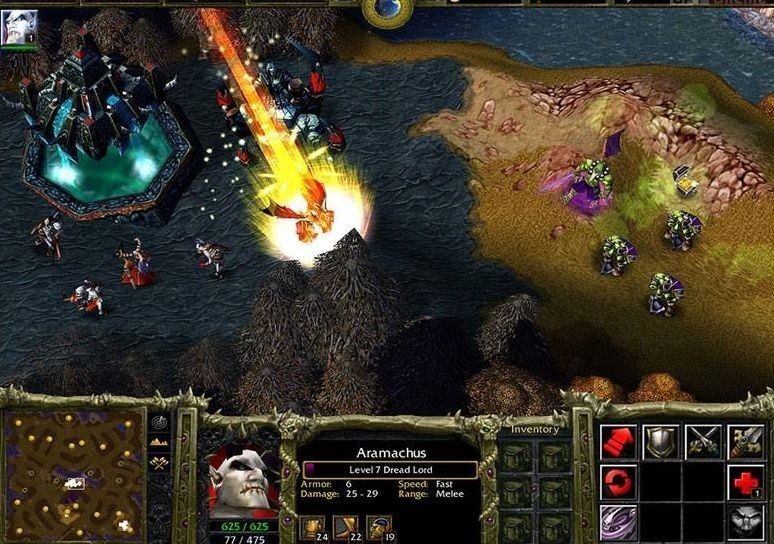
Task: Click the dark demon face ability icon
Action: (745, 522)
